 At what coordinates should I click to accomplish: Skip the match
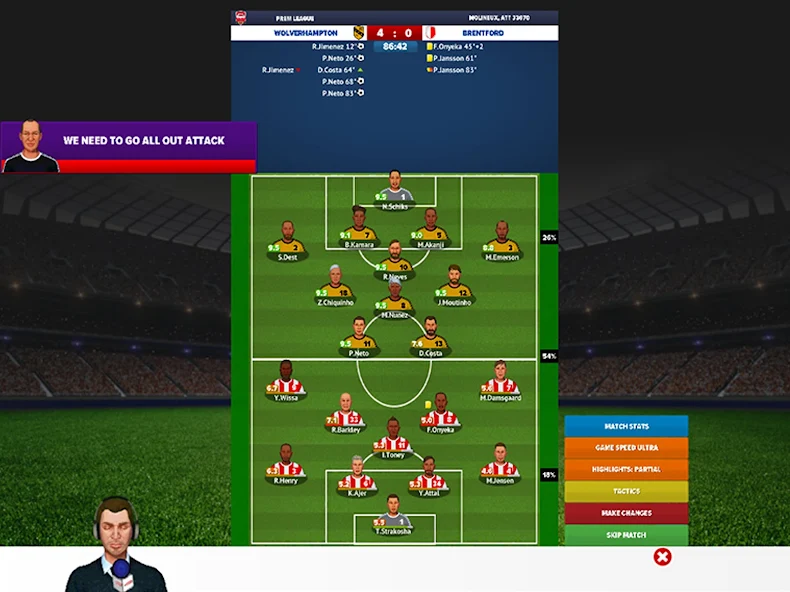[626, 535]
